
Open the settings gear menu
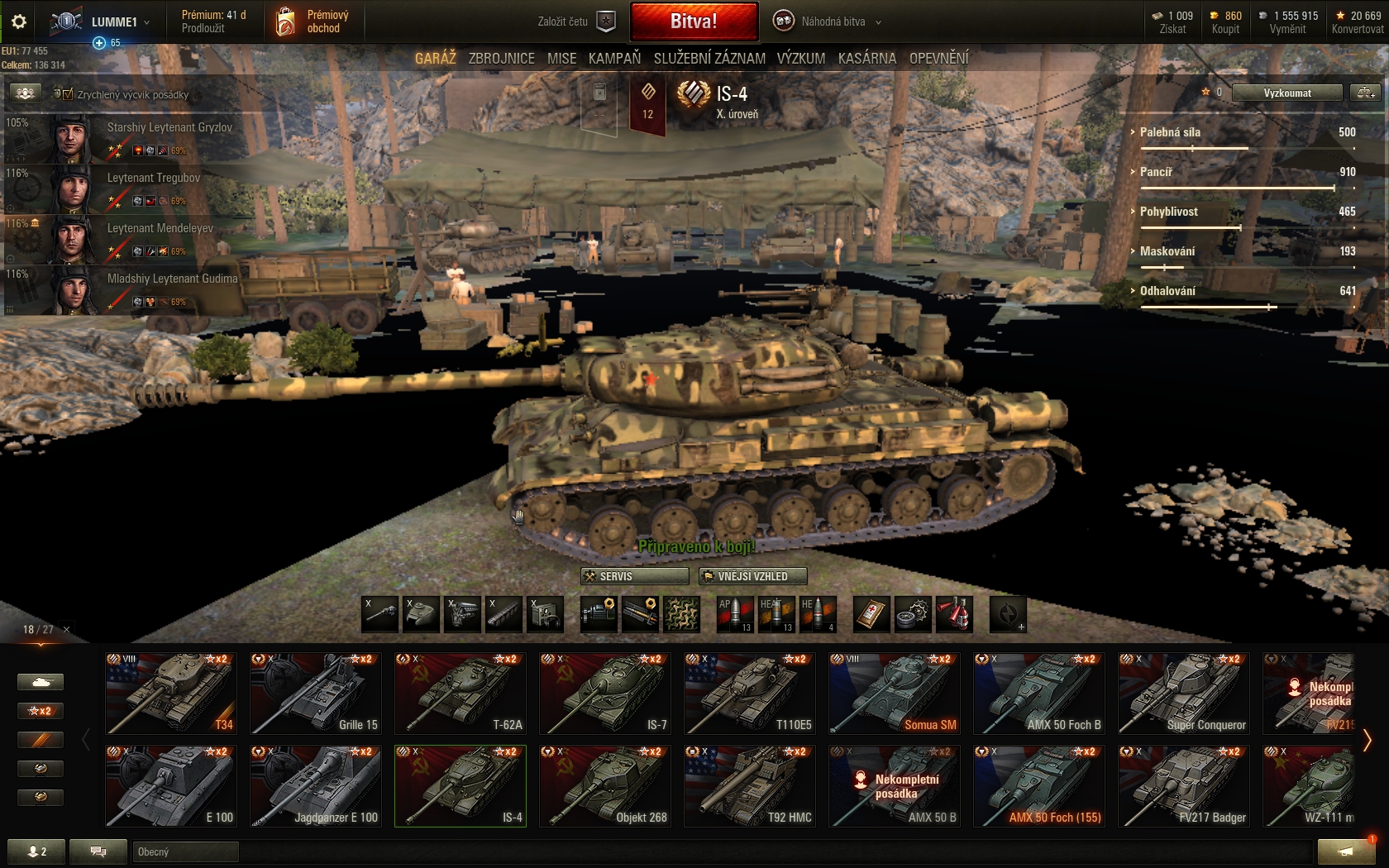[x=19, y=21]
